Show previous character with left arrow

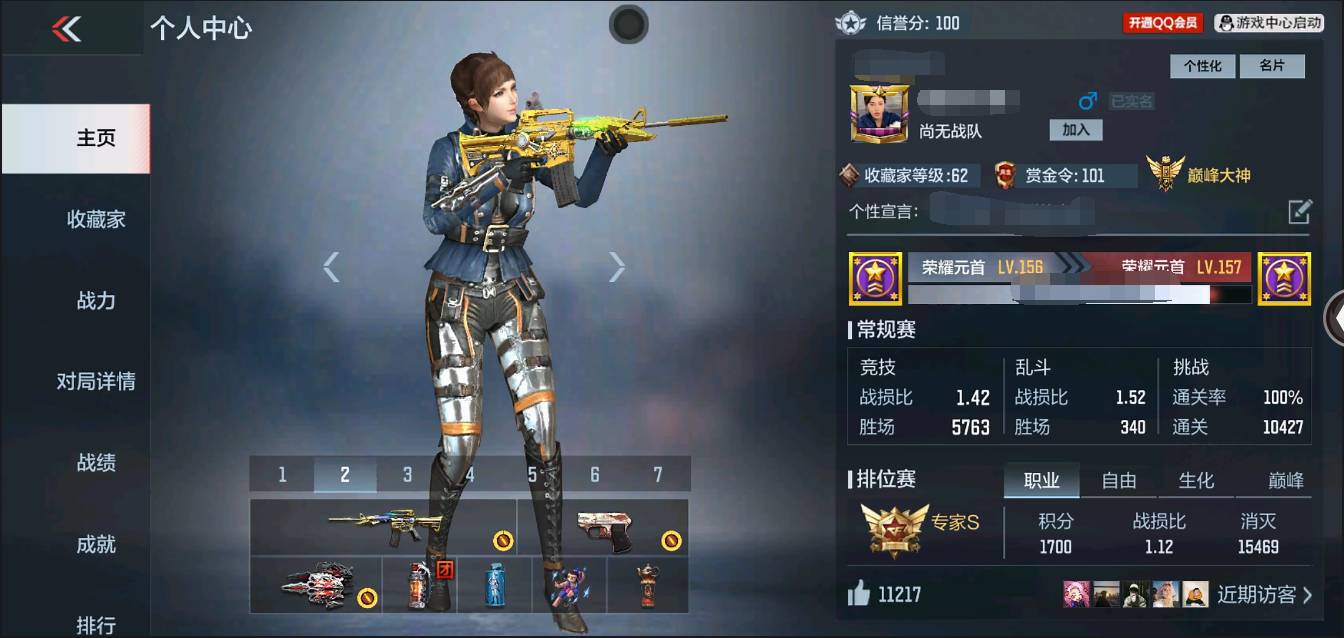331,267
